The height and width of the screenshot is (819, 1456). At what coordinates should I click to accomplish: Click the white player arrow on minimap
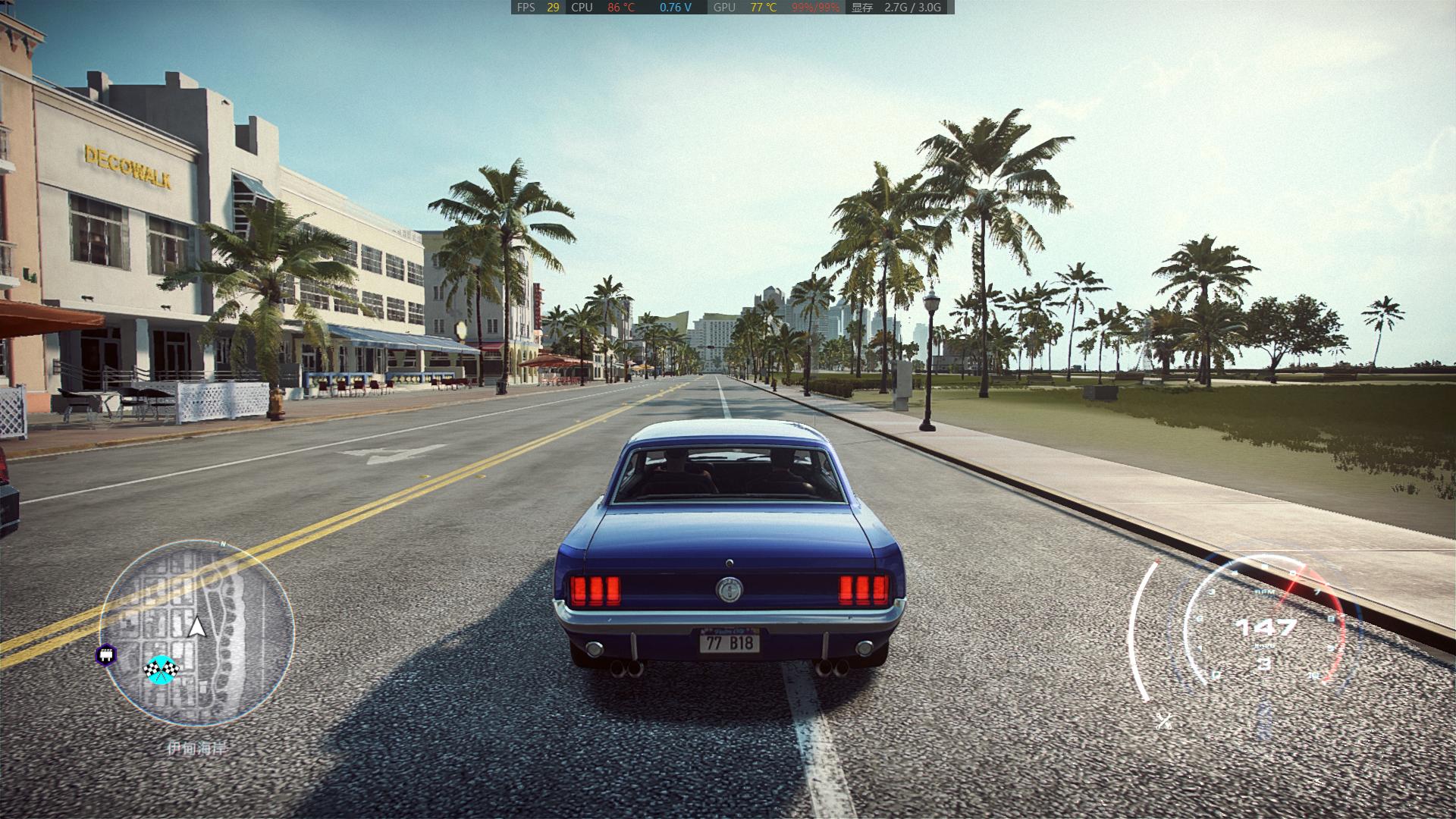coord(197,627)
